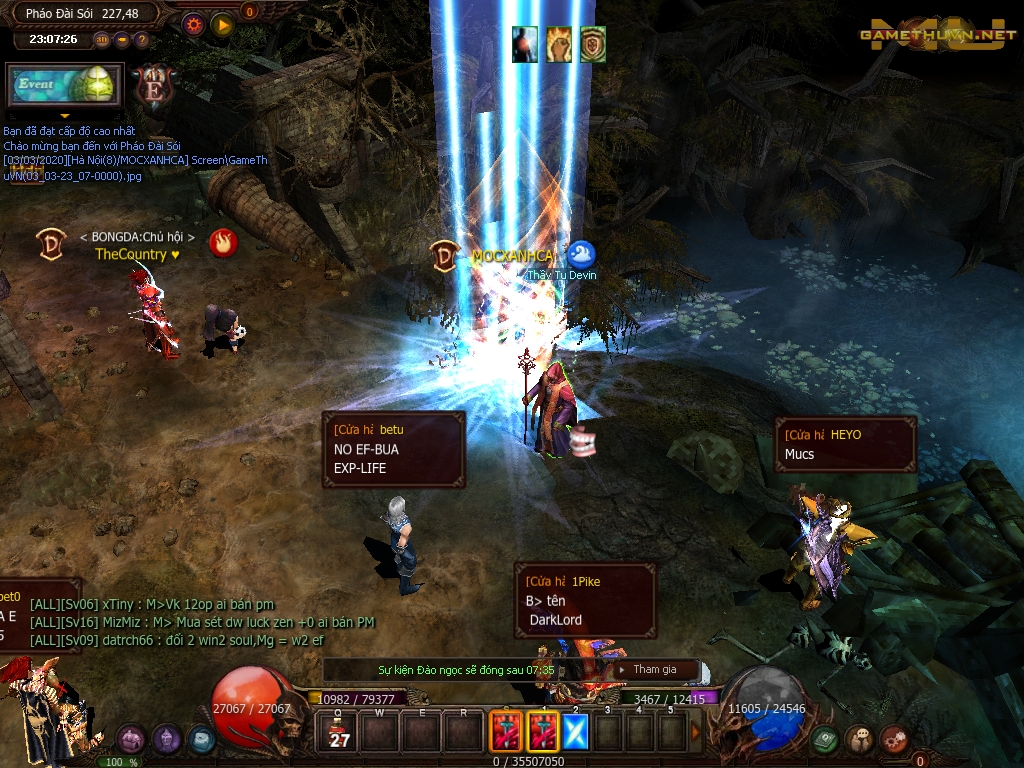This screenshot has height=768, width=1024.
Task: Activate the blue crossed slash skill
Action: 575,731
